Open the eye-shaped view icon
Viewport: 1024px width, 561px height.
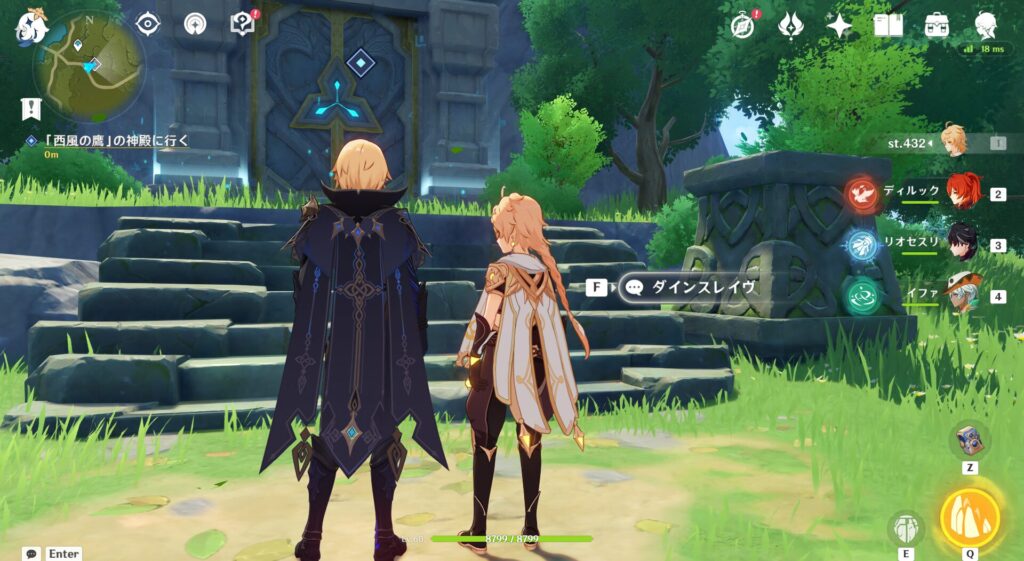coord(148,23)
